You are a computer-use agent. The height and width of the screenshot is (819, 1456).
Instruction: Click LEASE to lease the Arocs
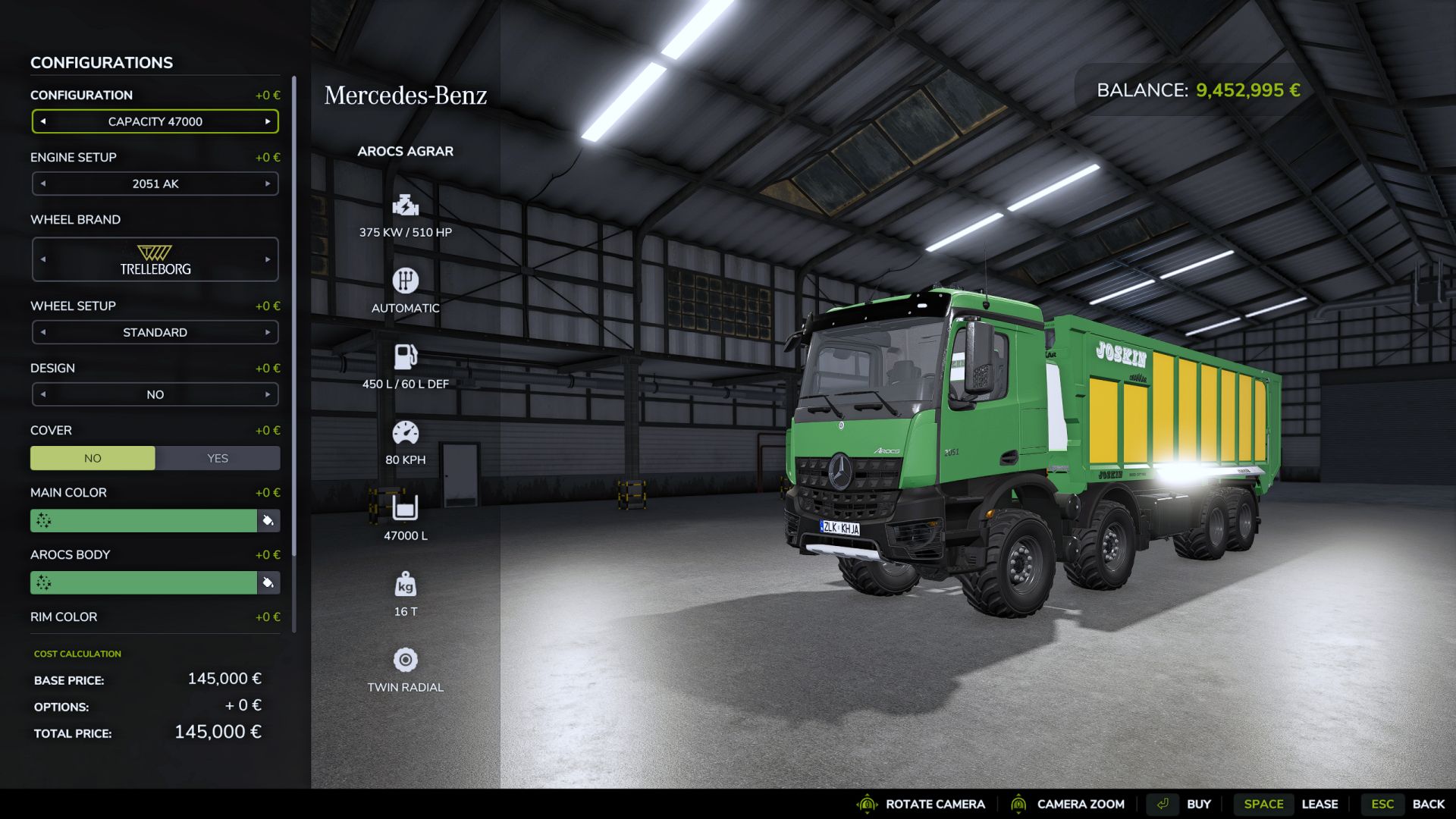pos(1320,804)
